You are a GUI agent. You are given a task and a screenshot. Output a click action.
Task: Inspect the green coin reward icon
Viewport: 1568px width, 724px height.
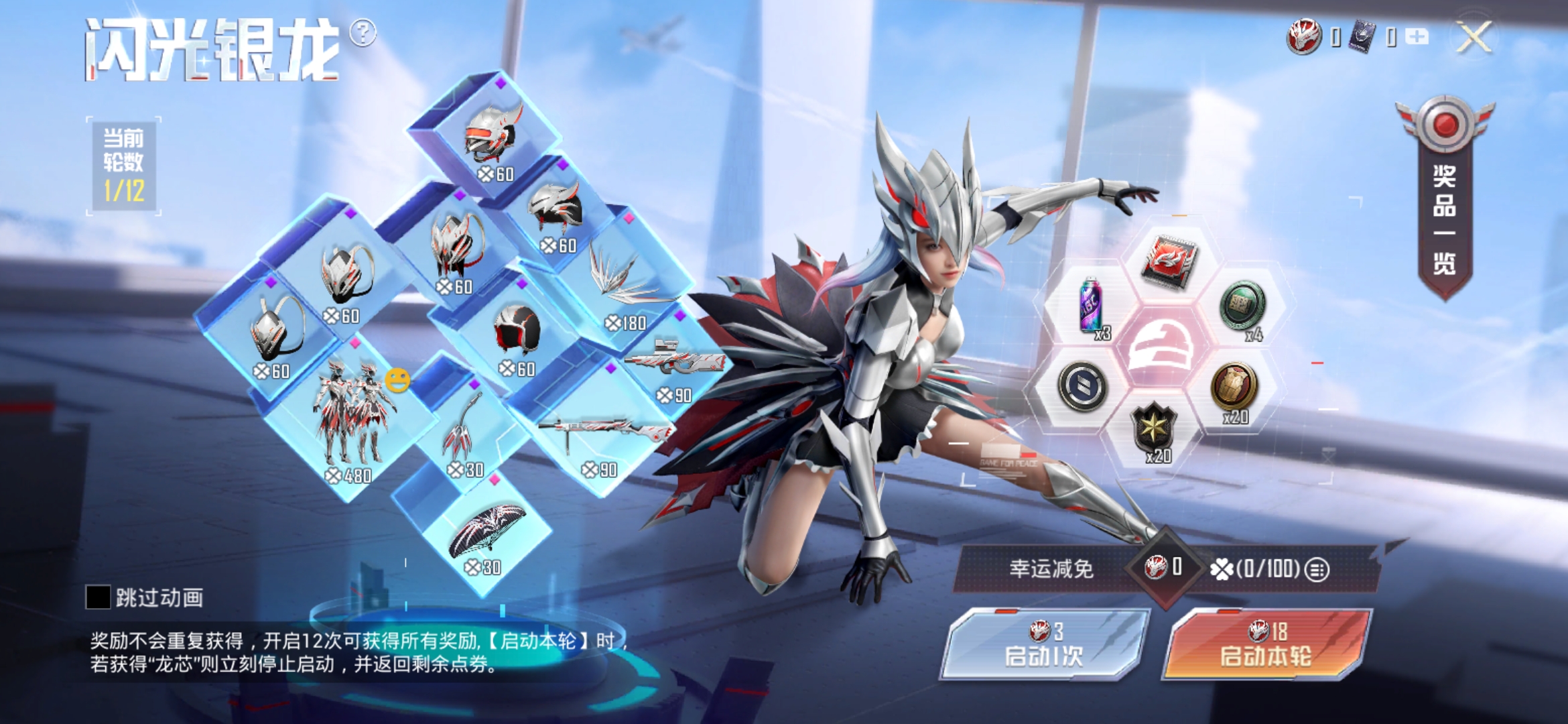(x=1243, y=306)
